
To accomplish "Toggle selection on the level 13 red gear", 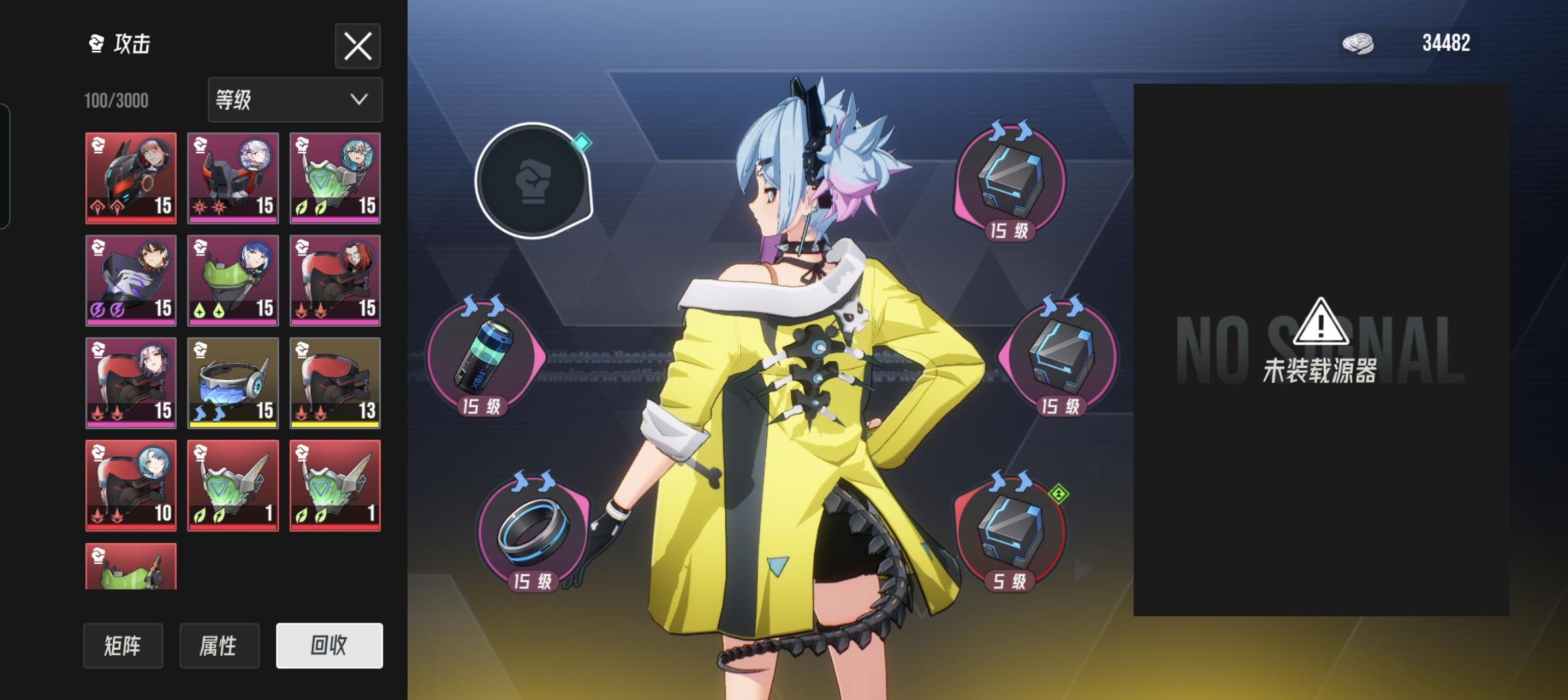I will tap(335, 383).
